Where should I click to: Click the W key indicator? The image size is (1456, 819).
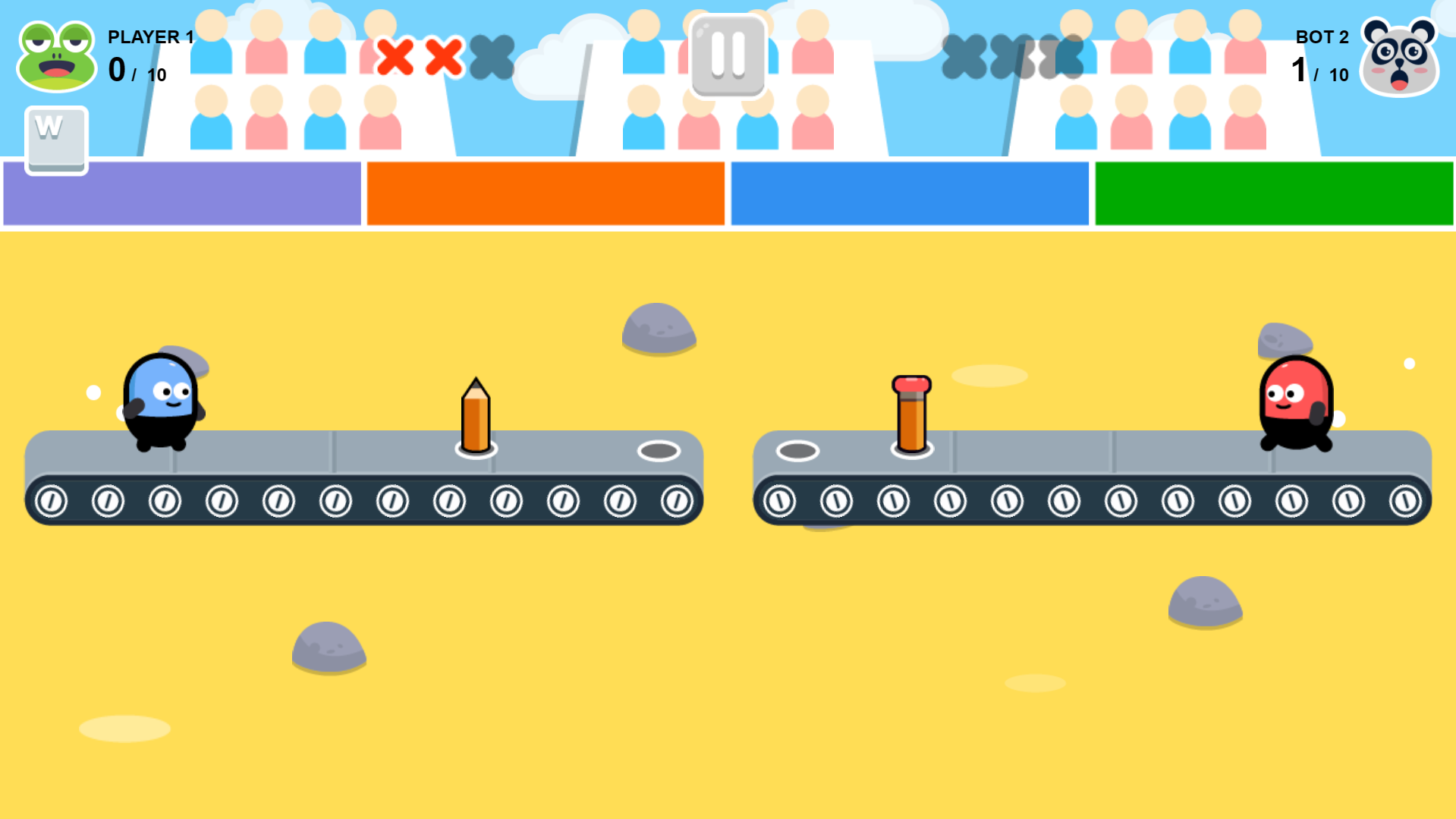click(55, 139)
